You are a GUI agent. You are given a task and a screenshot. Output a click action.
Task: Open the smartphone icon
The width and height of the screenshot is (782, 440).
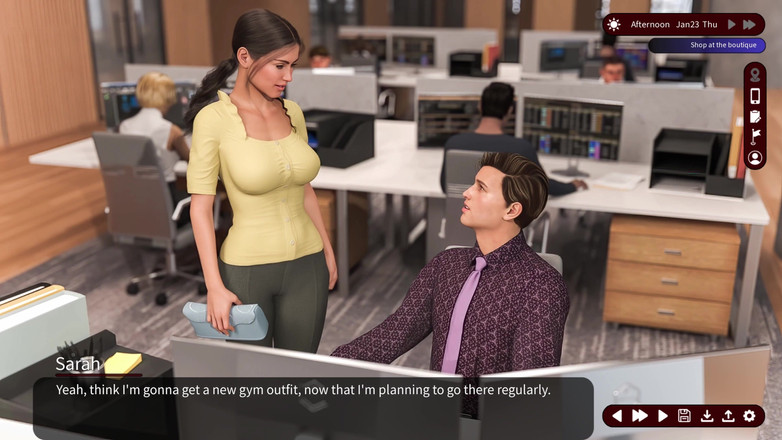[755, 96]
